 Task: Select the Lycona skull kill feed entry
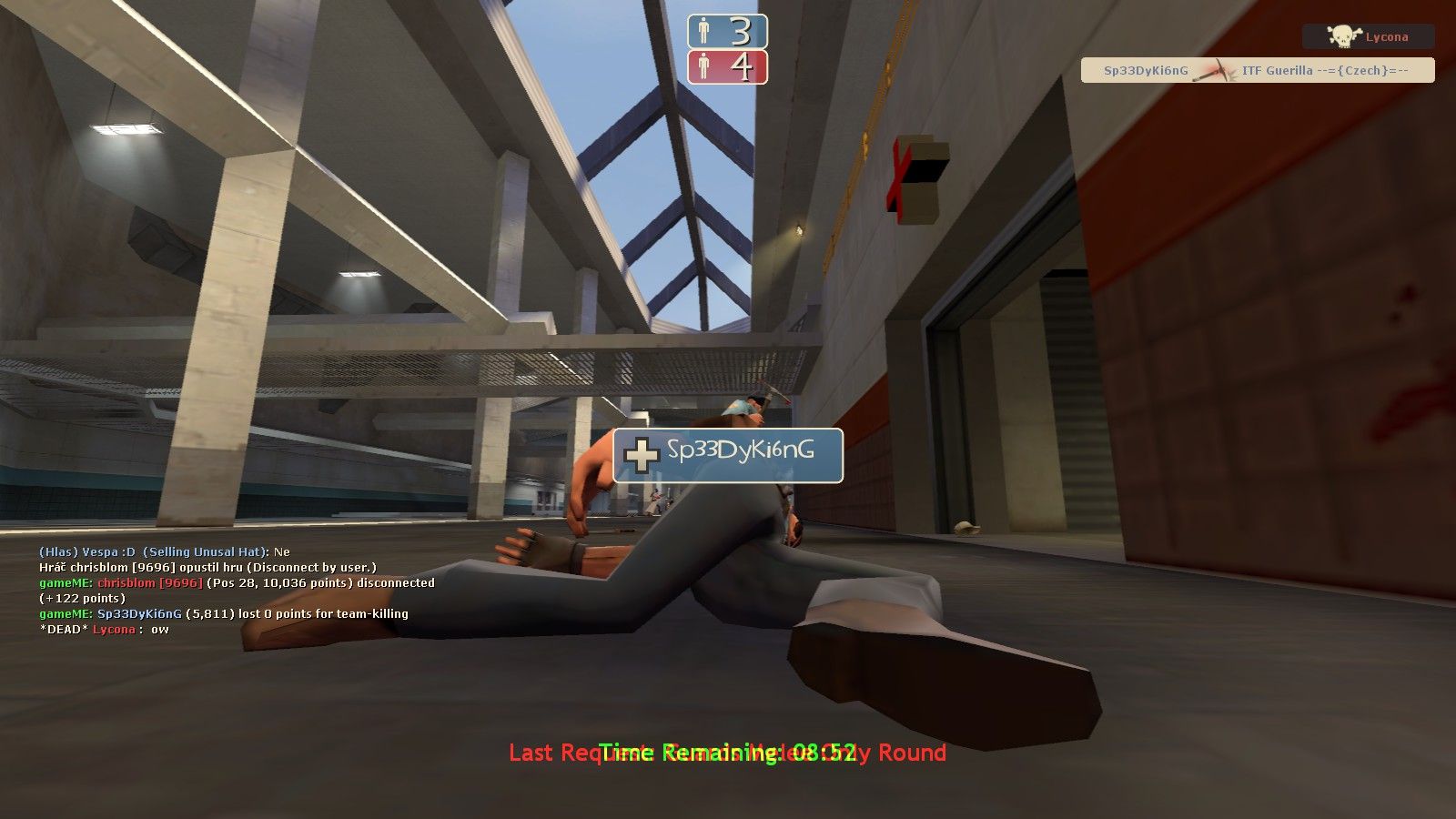[1368, 37]
